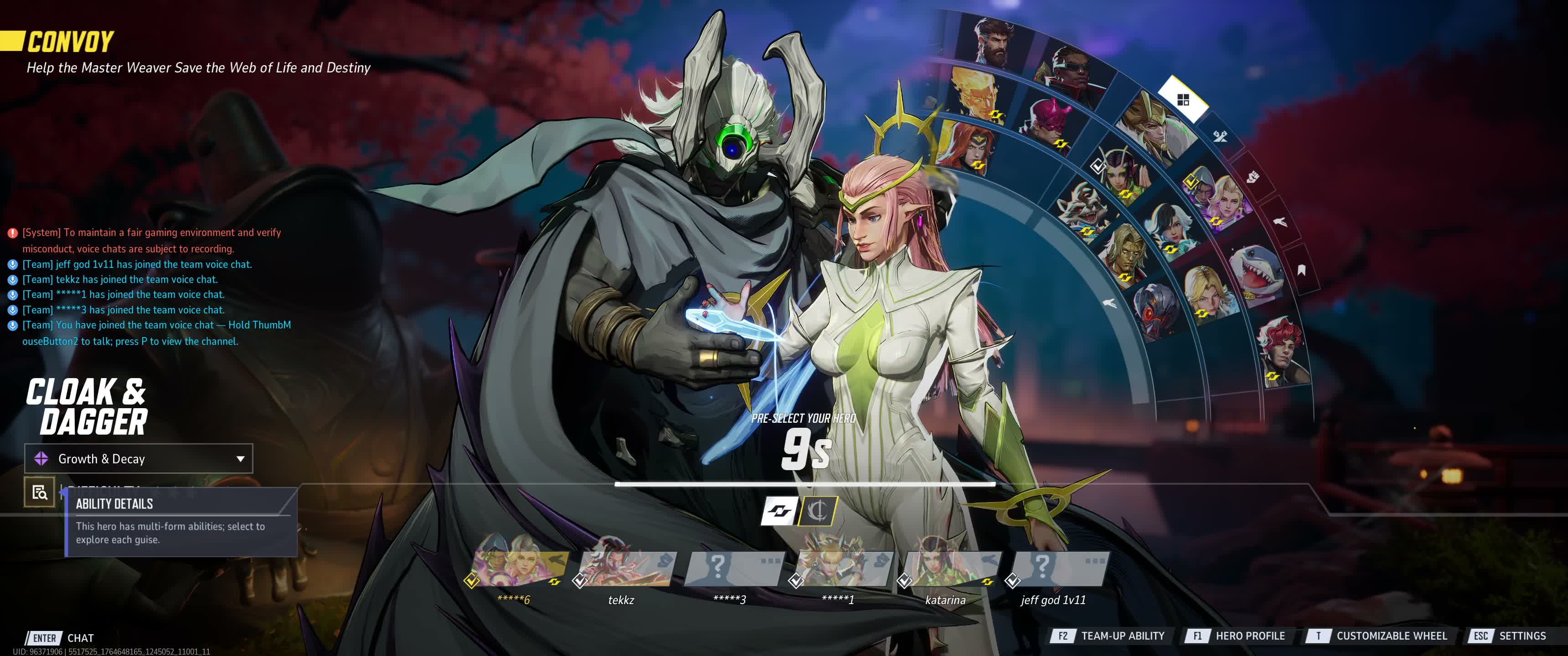Image resolution: width=1568 pixels, height=656 pixels.
Task: Open the Growth & Decay costume dropdown
Action: click(139, 459)
